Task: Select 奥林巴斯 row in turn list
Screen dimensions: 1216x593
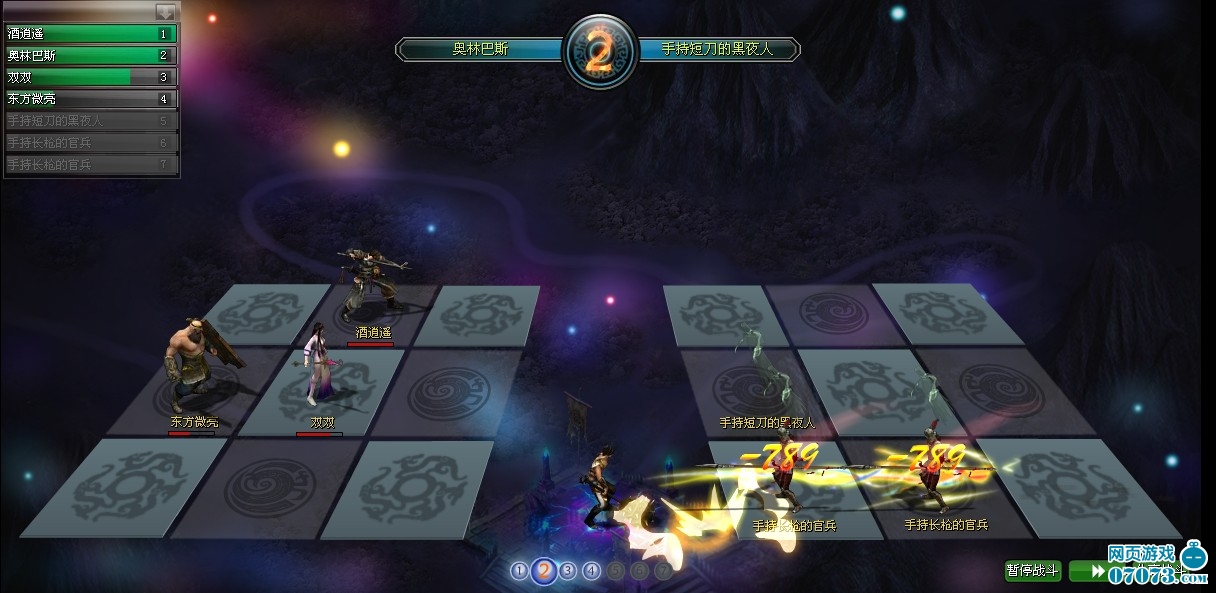Action: [x=91, y=56]
